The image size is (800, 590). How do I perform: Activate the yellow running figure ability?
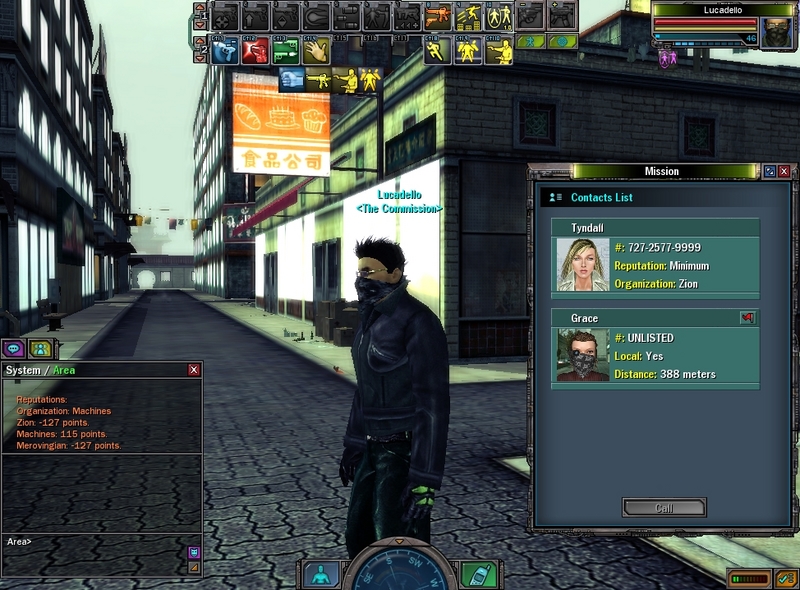(437, 49)
